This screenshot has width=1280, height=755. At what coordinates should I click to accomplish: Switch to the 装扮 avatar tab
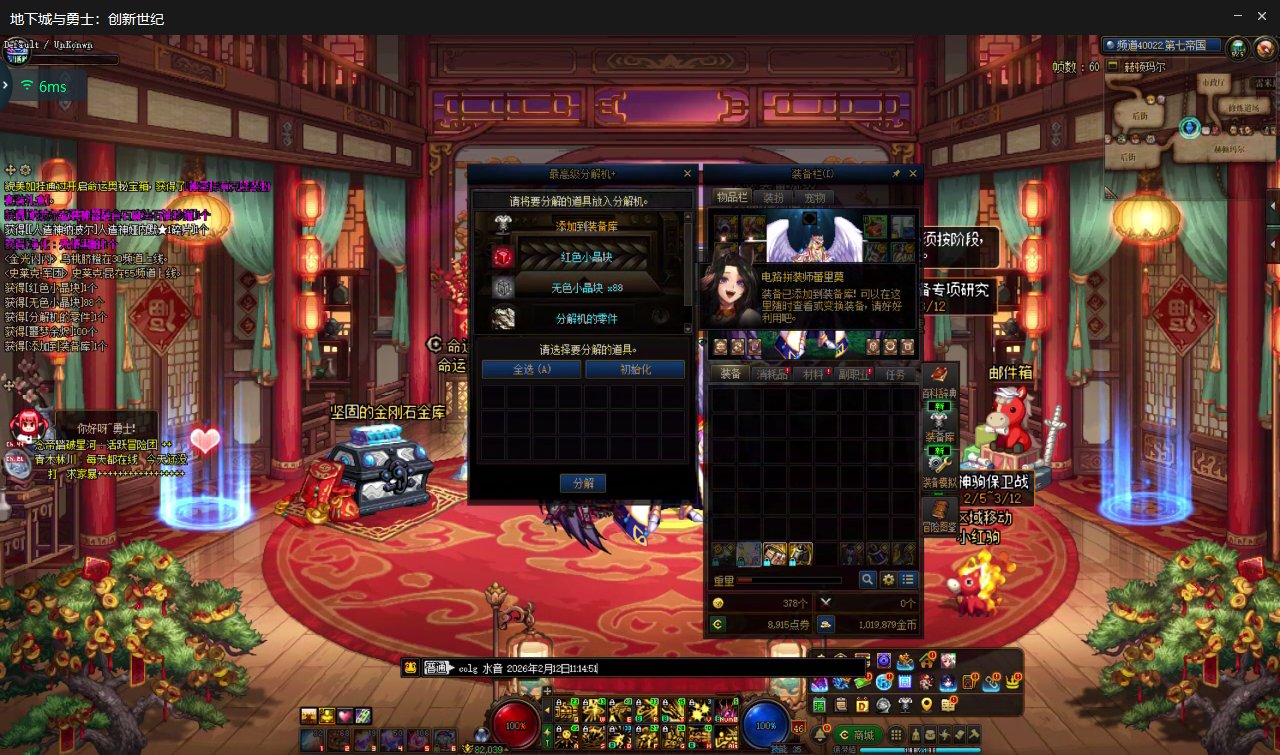click(773, 198)
